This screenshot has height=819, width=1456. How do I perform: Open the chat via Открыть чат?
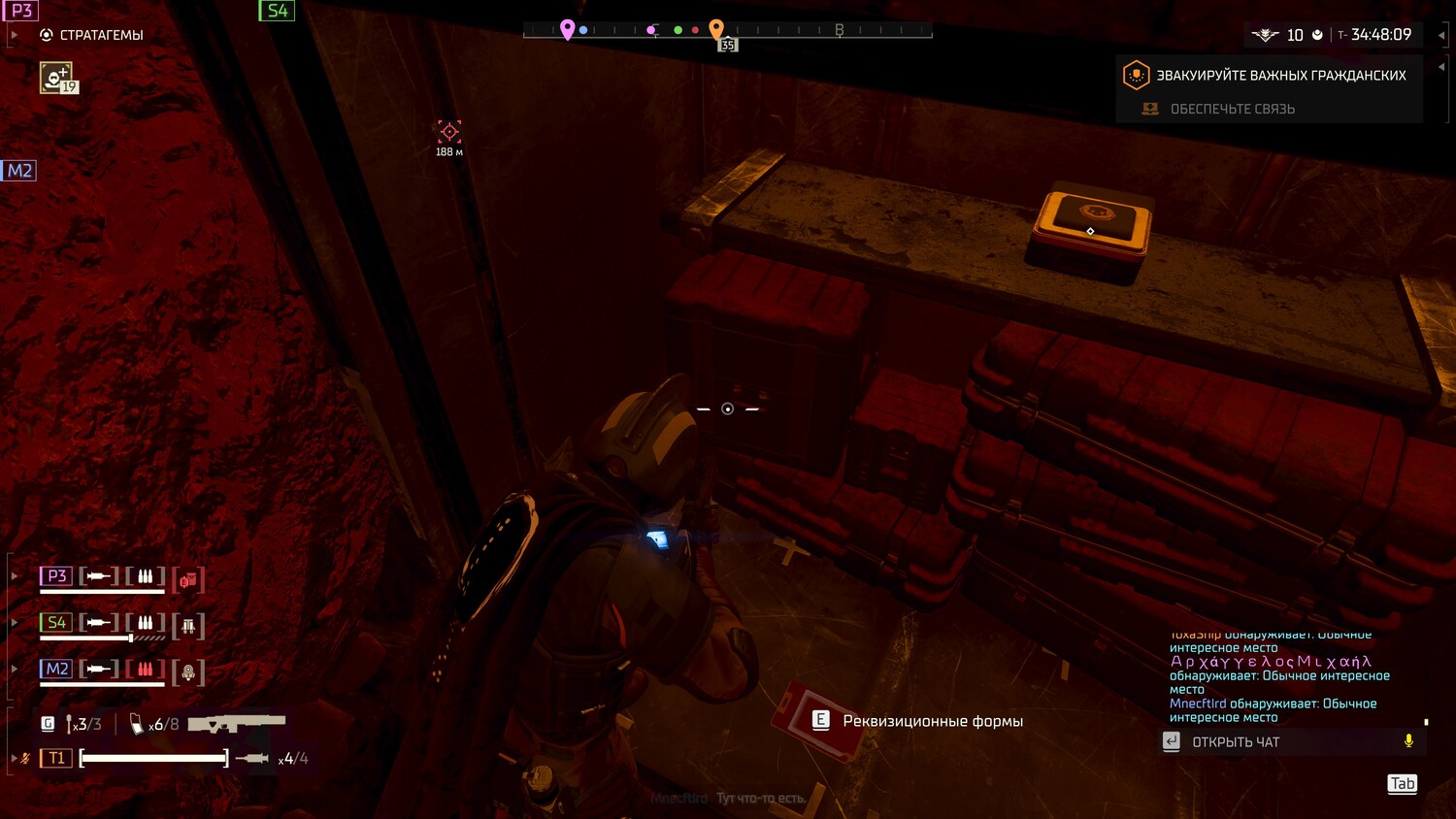point(1235,742)
